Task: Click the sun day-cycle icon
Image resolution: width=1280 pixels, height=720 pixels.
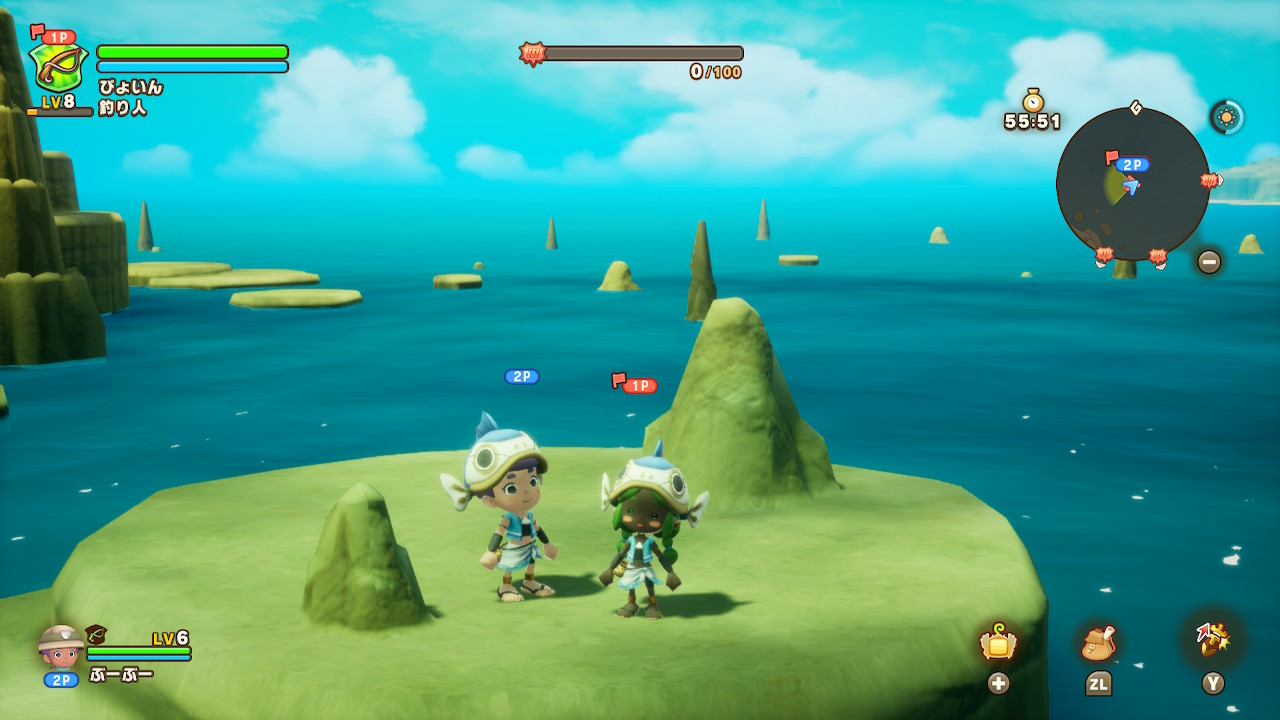Action: pyautogui.click(x=1227, y=117)
